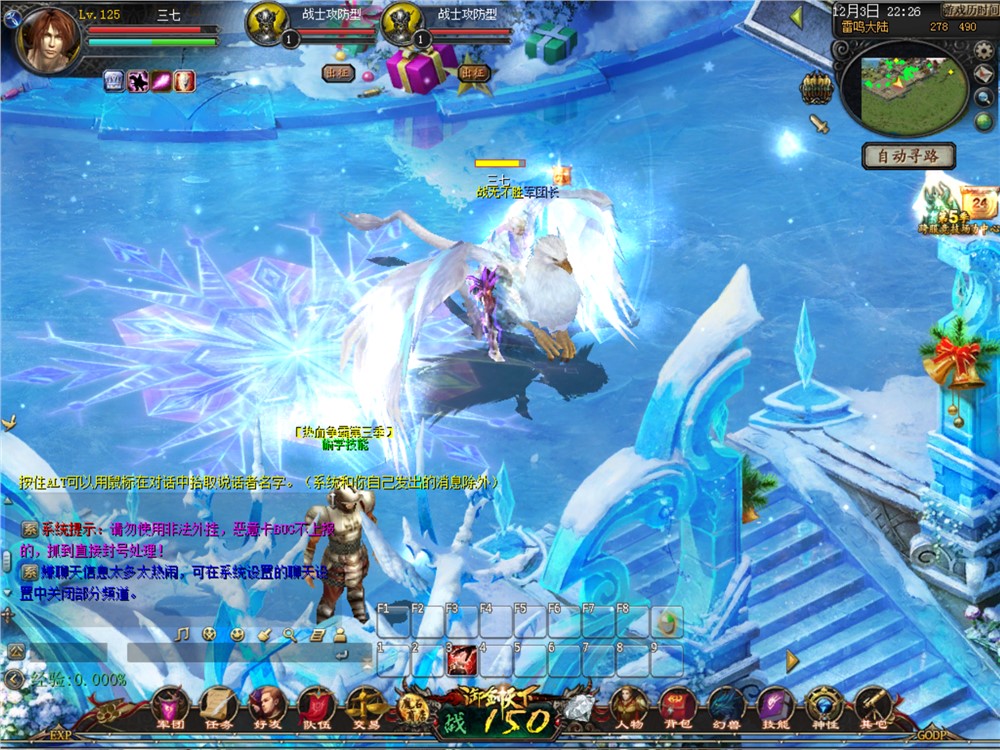Open the 交易 trade menu
Screen dimensions: 1000x750
[366, 704]
